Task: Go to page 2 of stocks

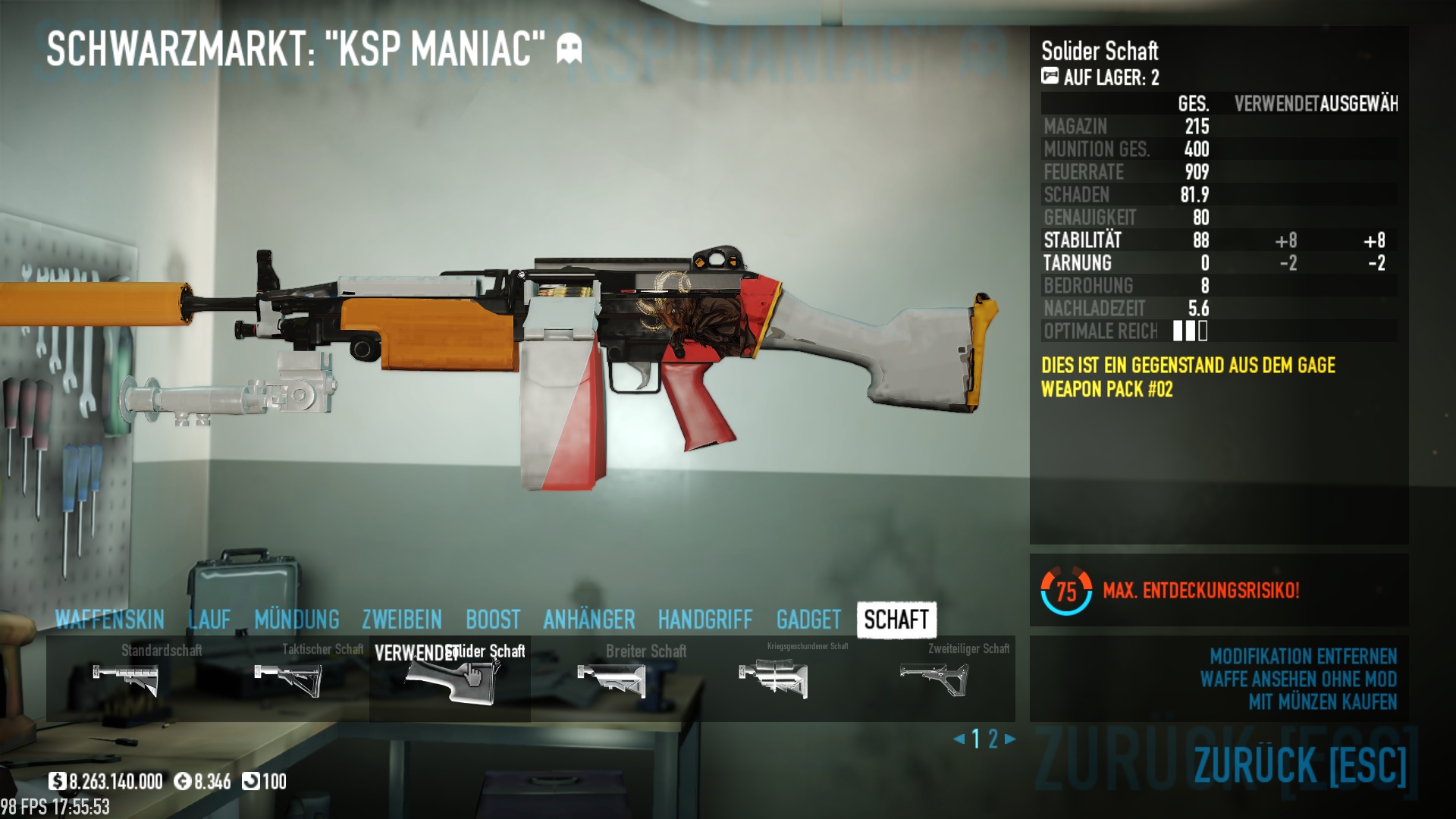Action: [x=993, y=739]
